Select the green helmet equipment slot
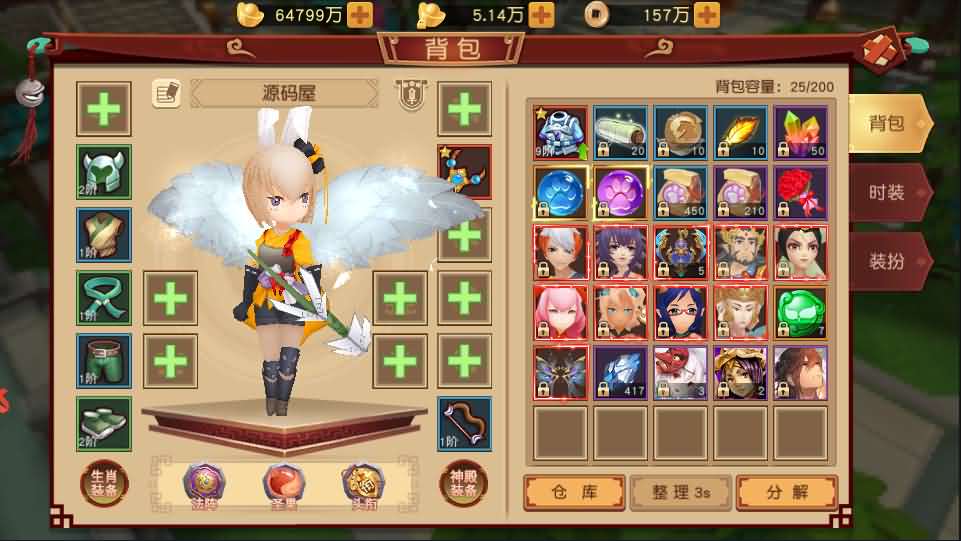961x541 pixels. (x=104, y=172)
